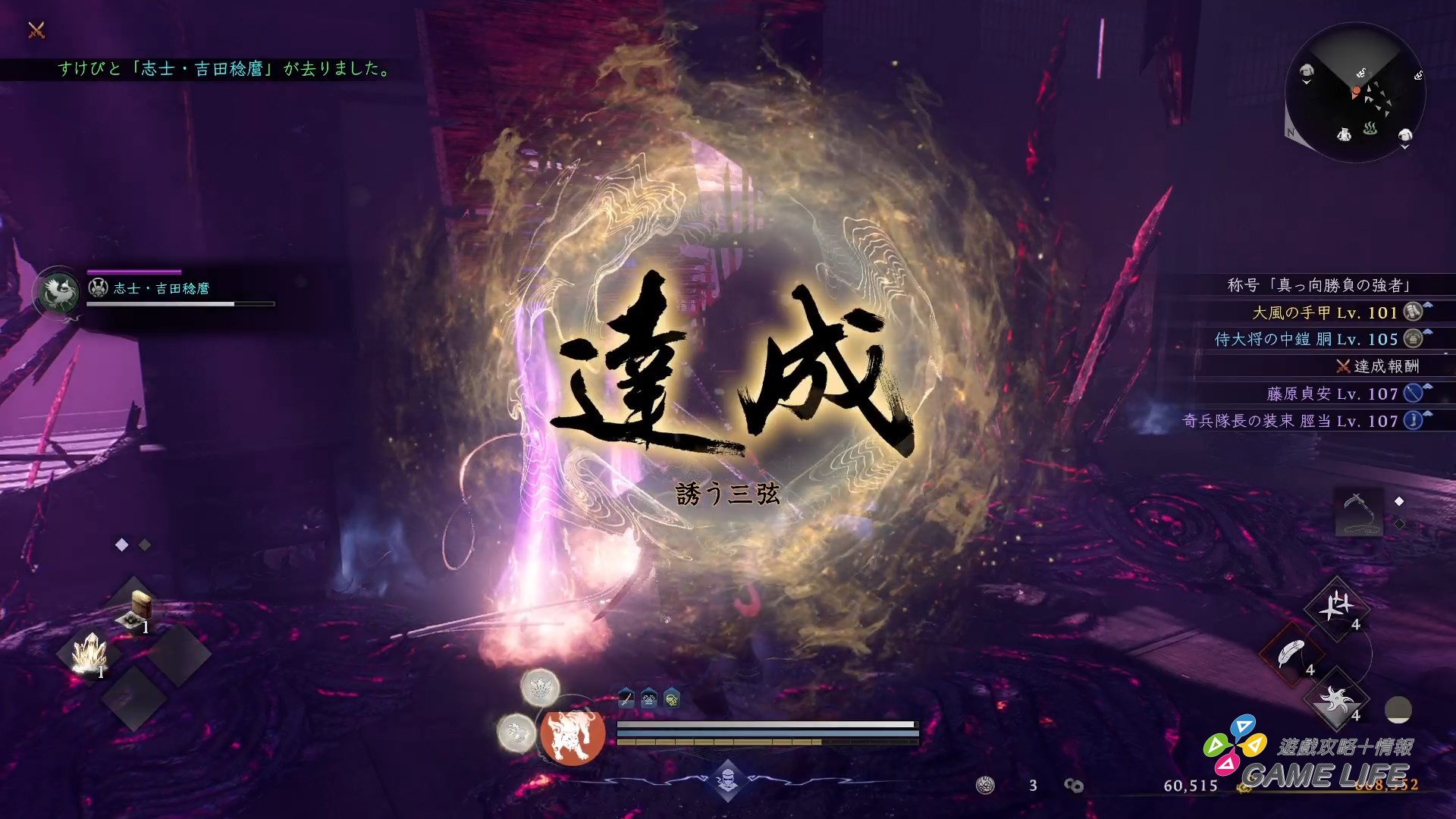Open the 達成報酬 rewards header with crossed swords
This screenshot has height=819, width=1456.
[1377, 368]
